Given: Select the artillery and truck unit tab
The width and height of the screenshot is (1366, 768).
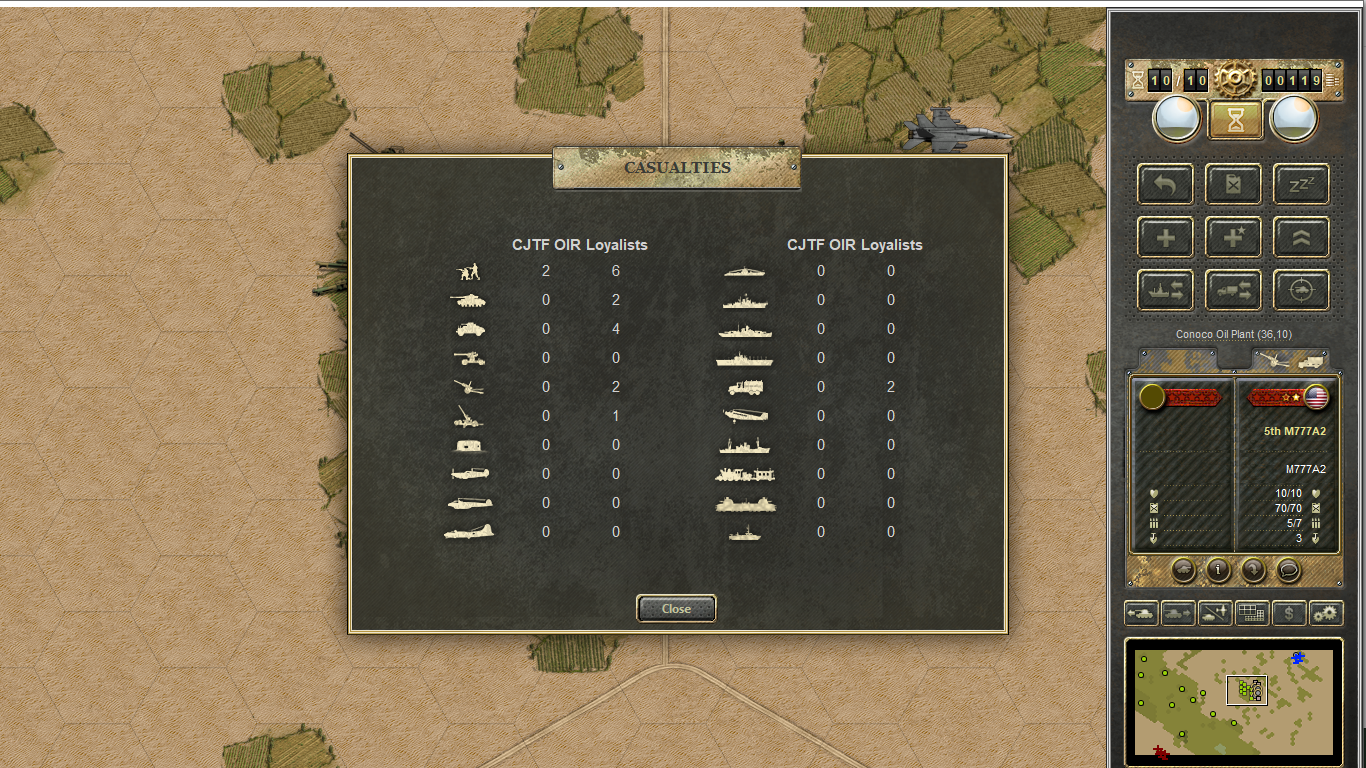Looking at the screenshot, I should tap(1290, 359).
